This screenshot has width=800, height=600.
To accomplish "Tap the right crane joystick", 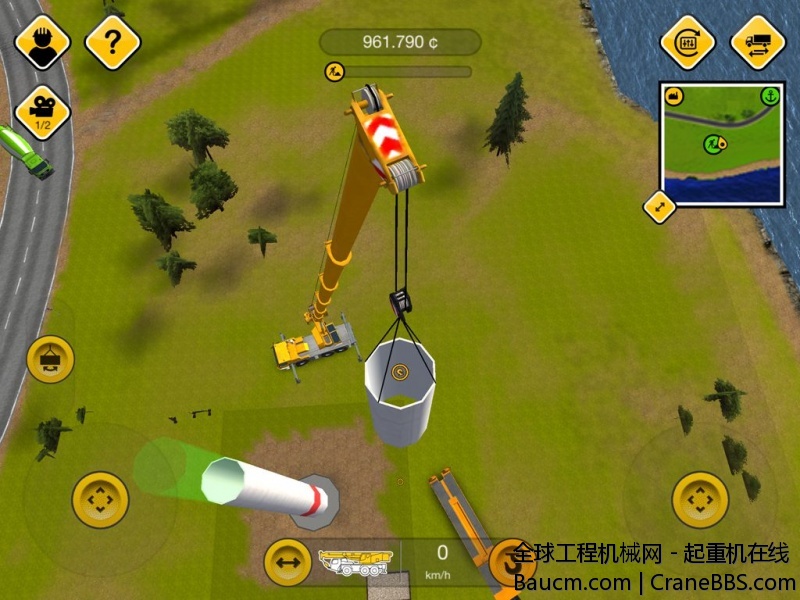I will pos(700,499).
